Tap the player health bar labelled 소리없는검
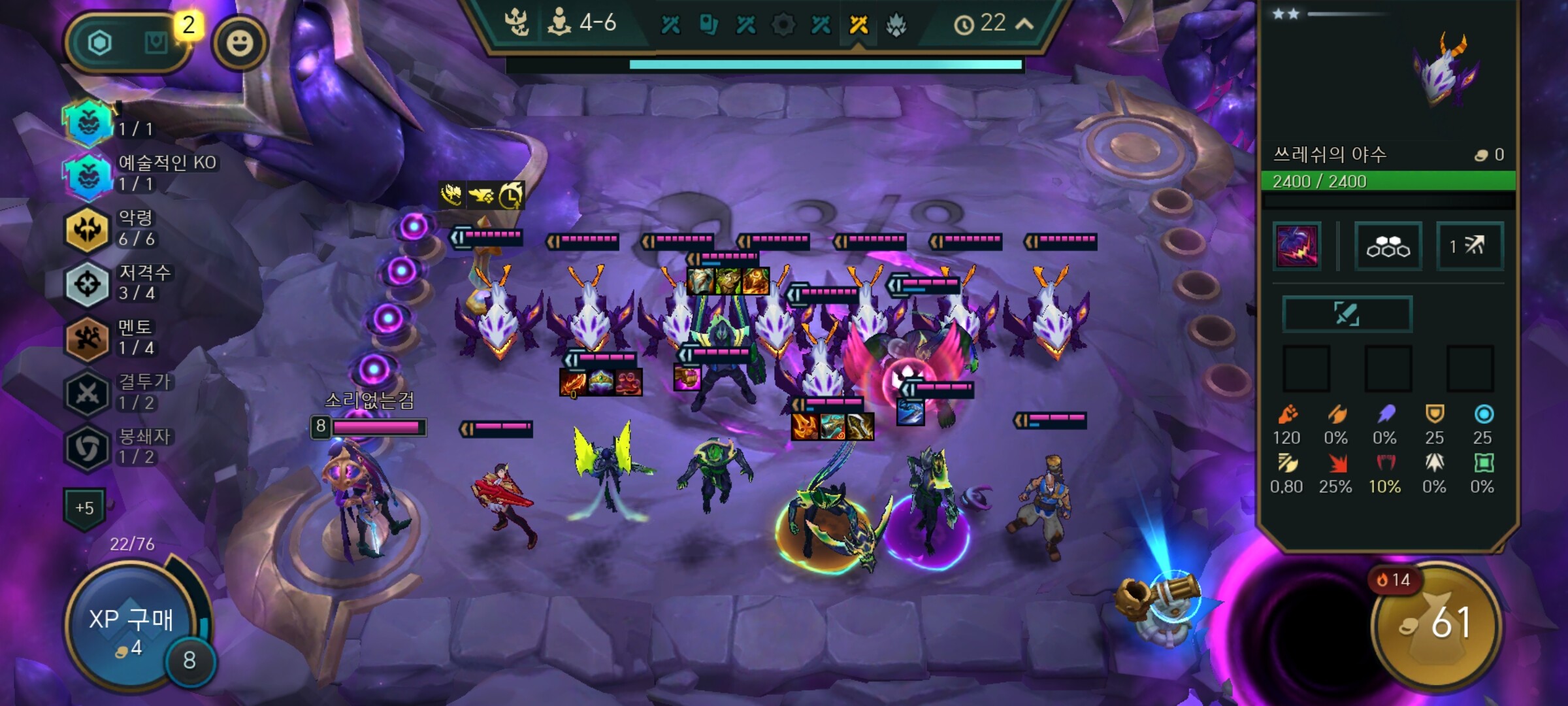The image size is (1568, 706). pyautogui.click(x=377, y=428)
